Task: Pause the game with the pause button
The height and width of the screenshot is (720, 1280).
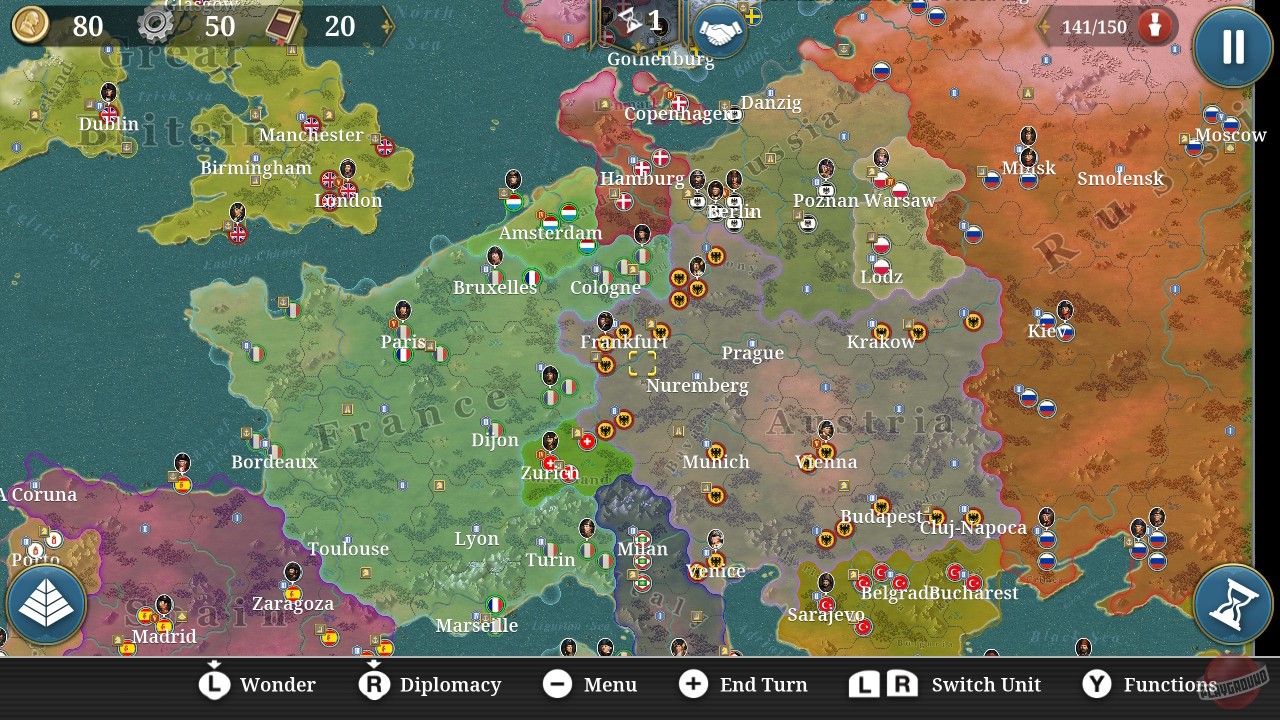Action: coord(1232,47)
